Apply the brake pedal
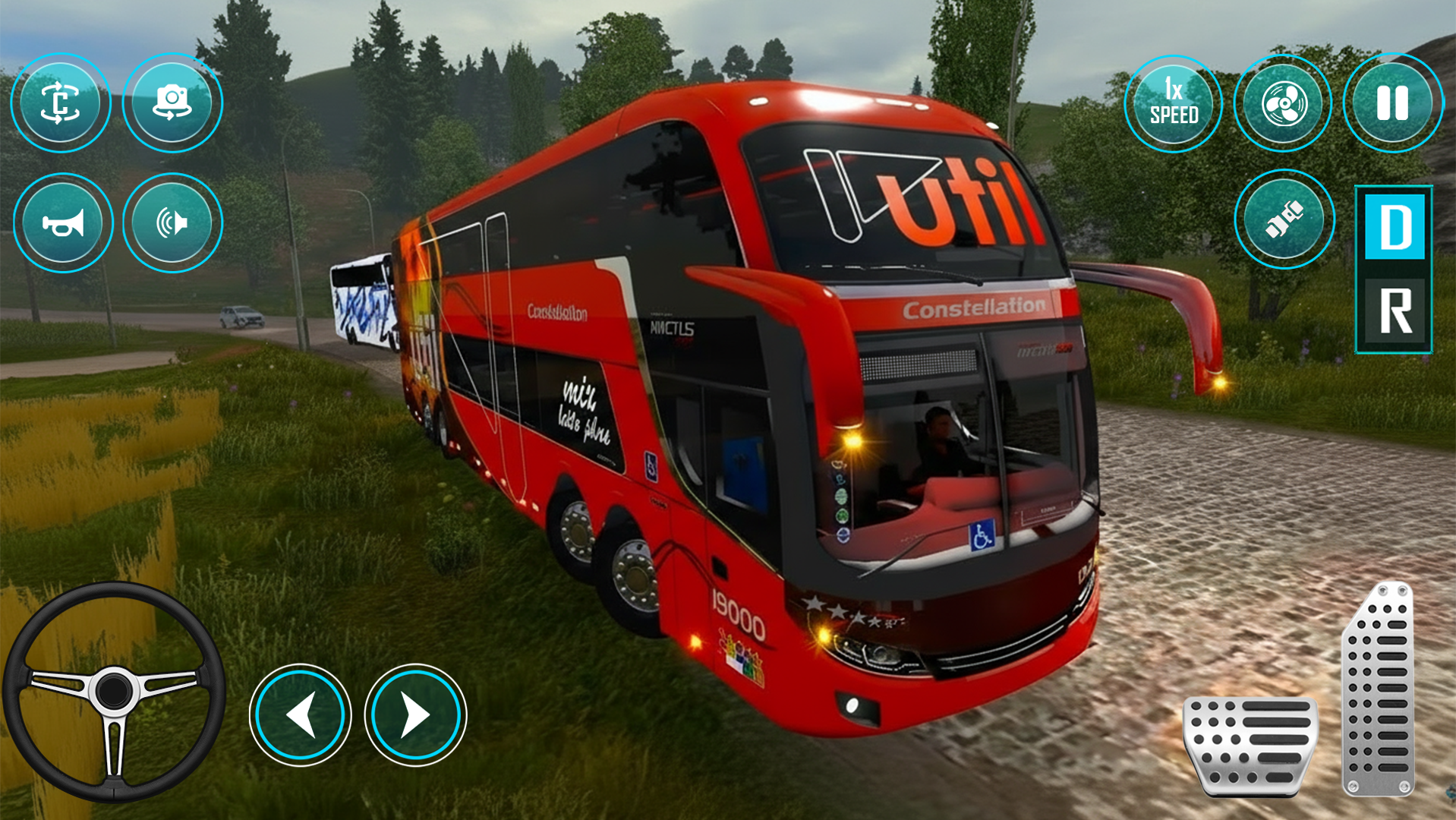1456x820 pixels. [x=1250, y=744]
